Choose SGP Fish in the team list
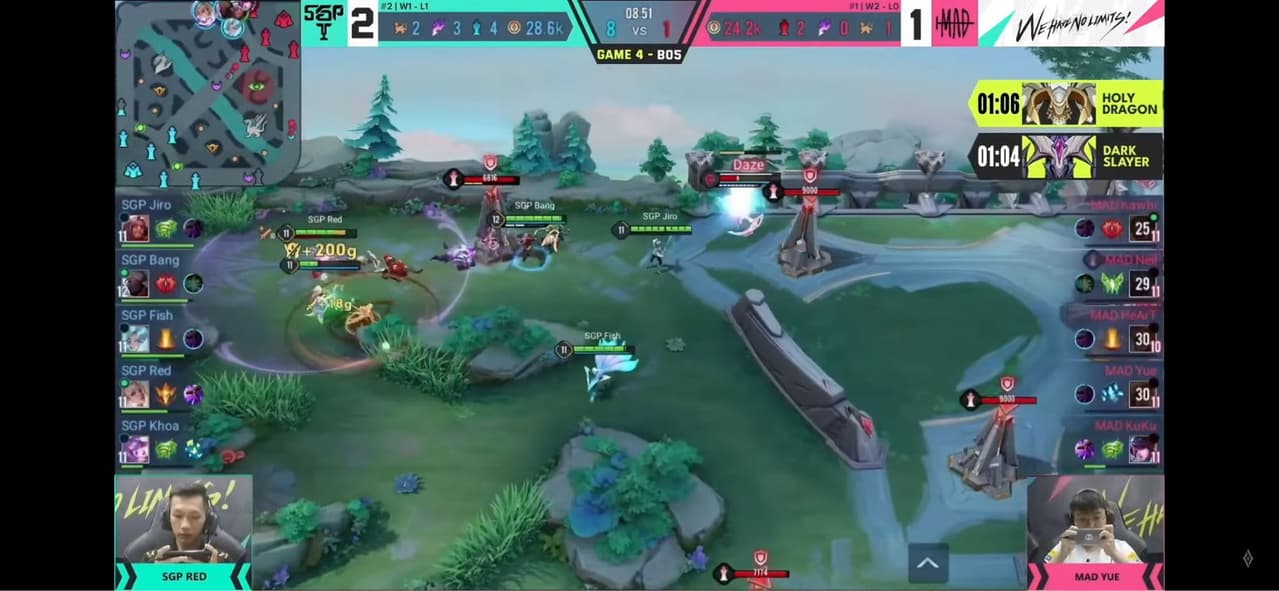1279x591 pixels. tap(160, 330)
